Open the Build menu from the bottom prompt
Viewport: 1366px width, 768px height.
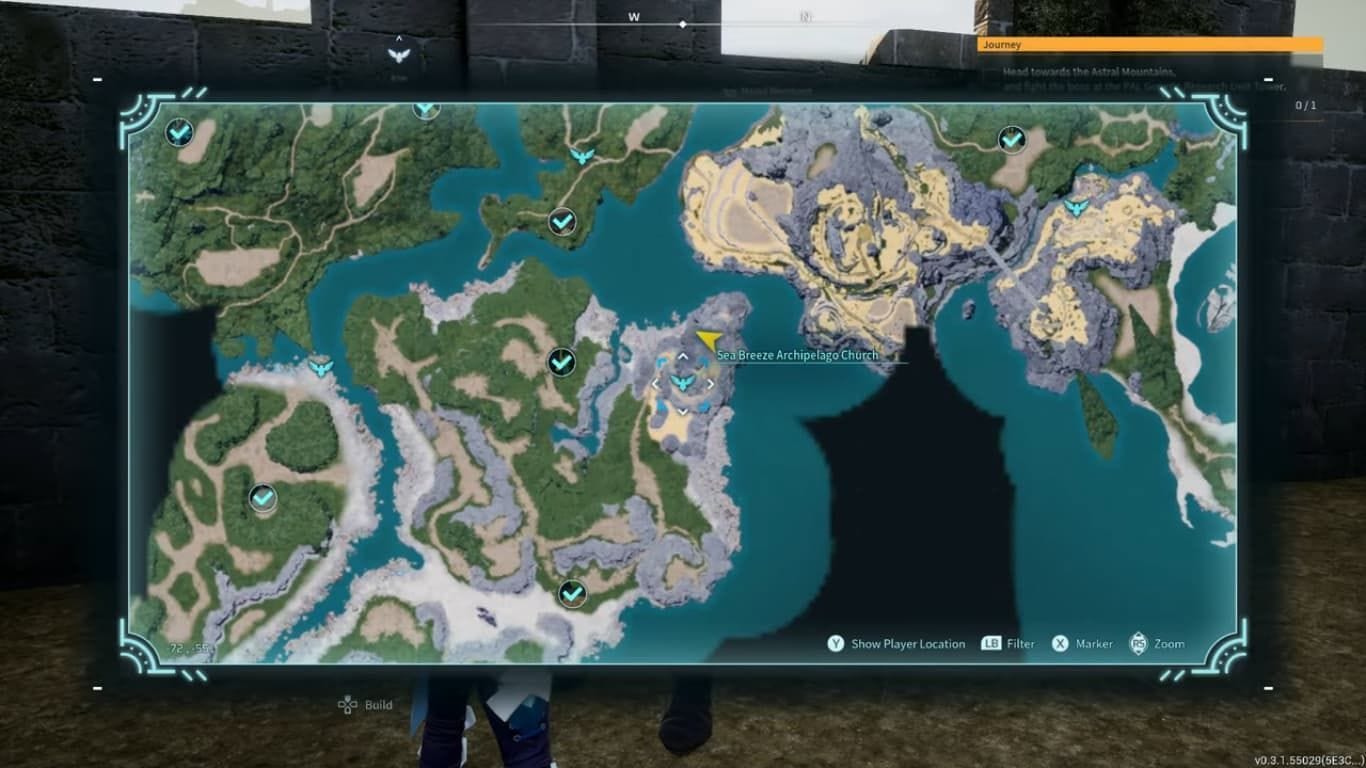point(365,704)
